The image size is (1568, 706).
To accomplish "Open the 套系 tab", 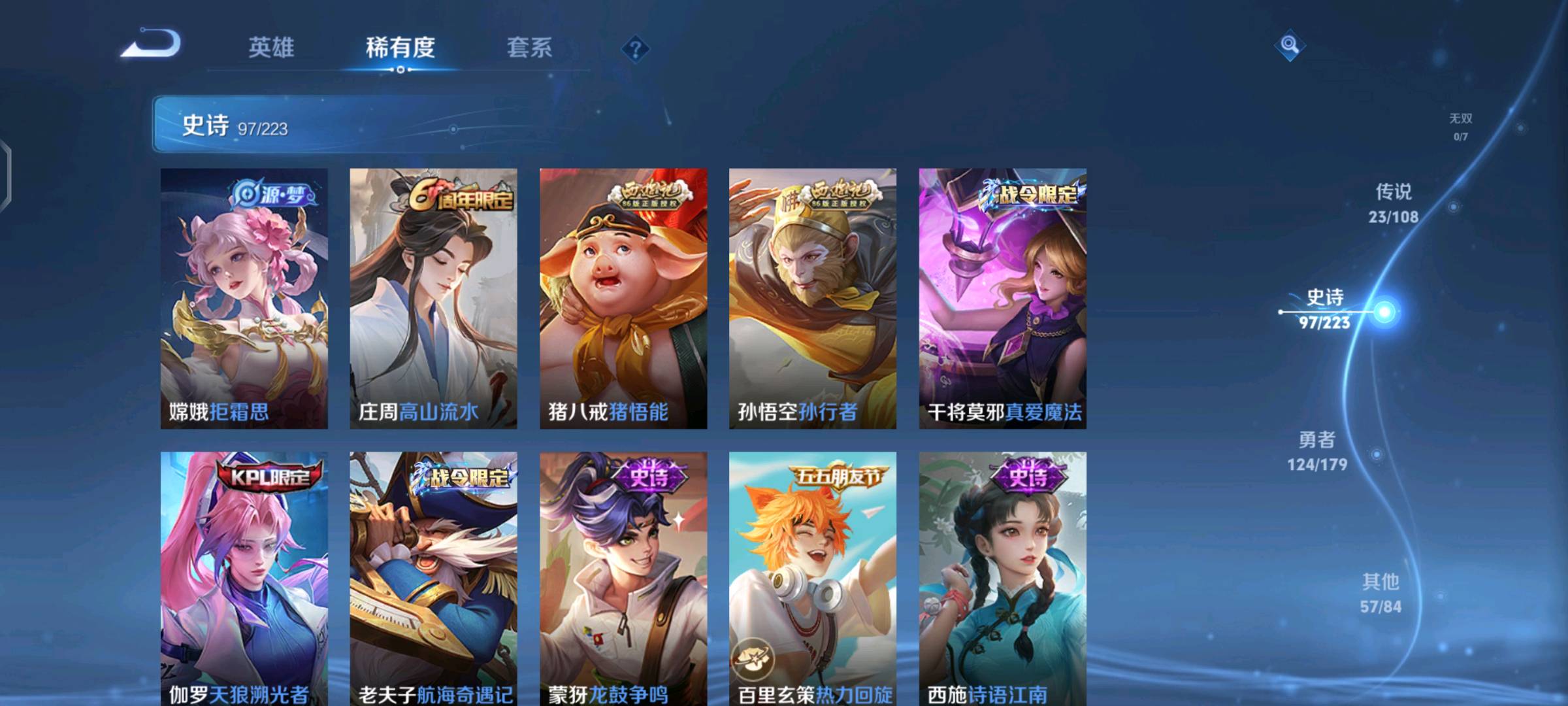I will pos(529,48).
